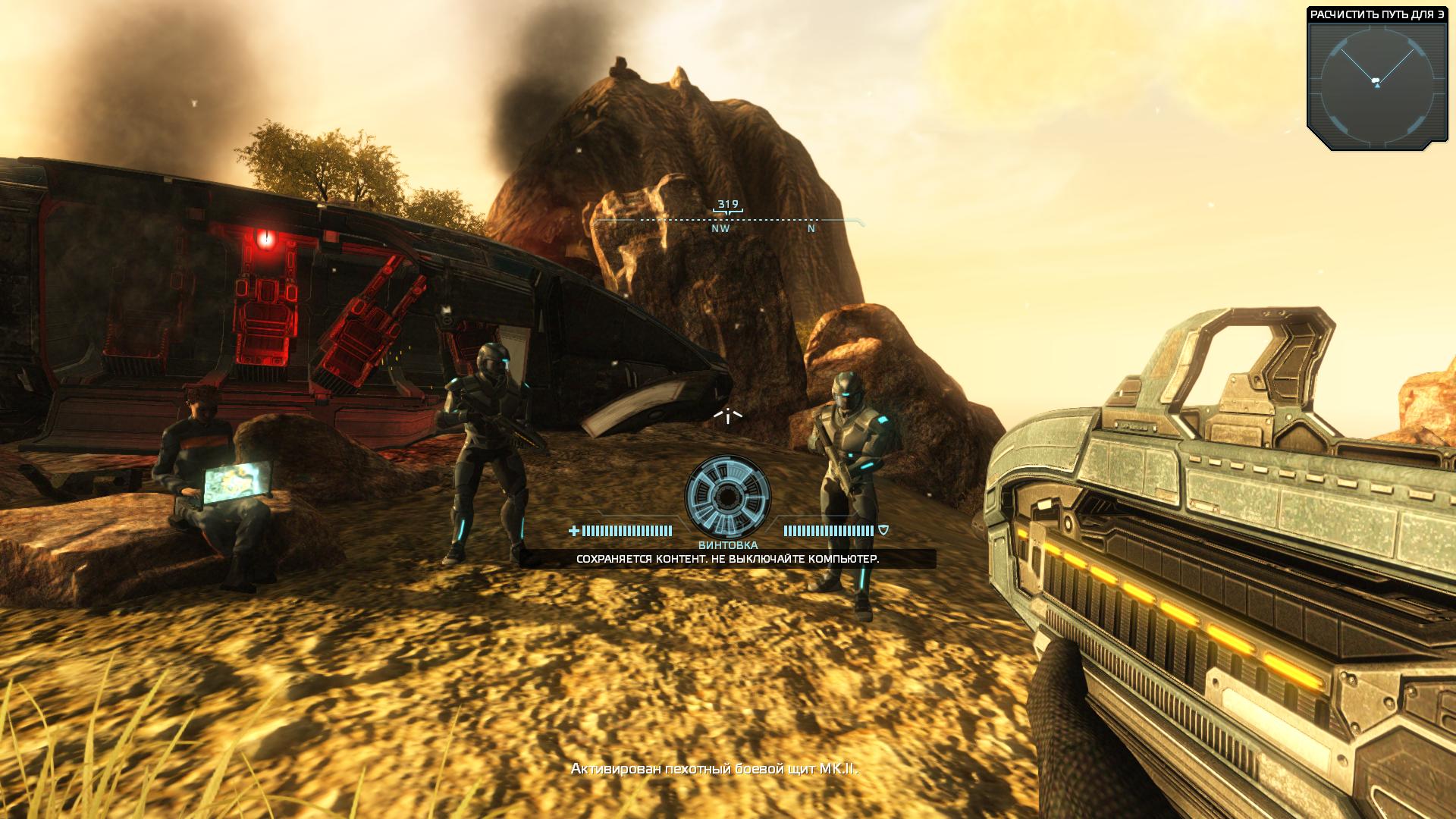Select the objective tracker text above the minimap
Viewport: 1456px width, 819px height.
click(x=1376, y=14)
